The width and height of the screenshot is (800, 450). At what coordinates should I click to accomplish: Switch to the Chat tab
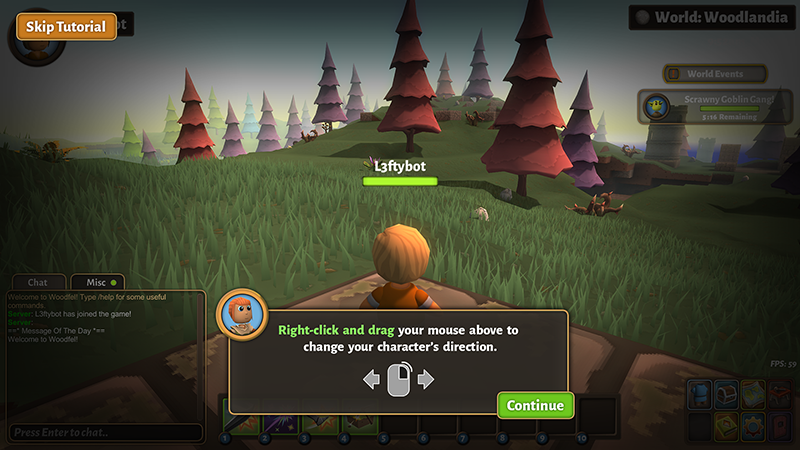pos(38,283)
